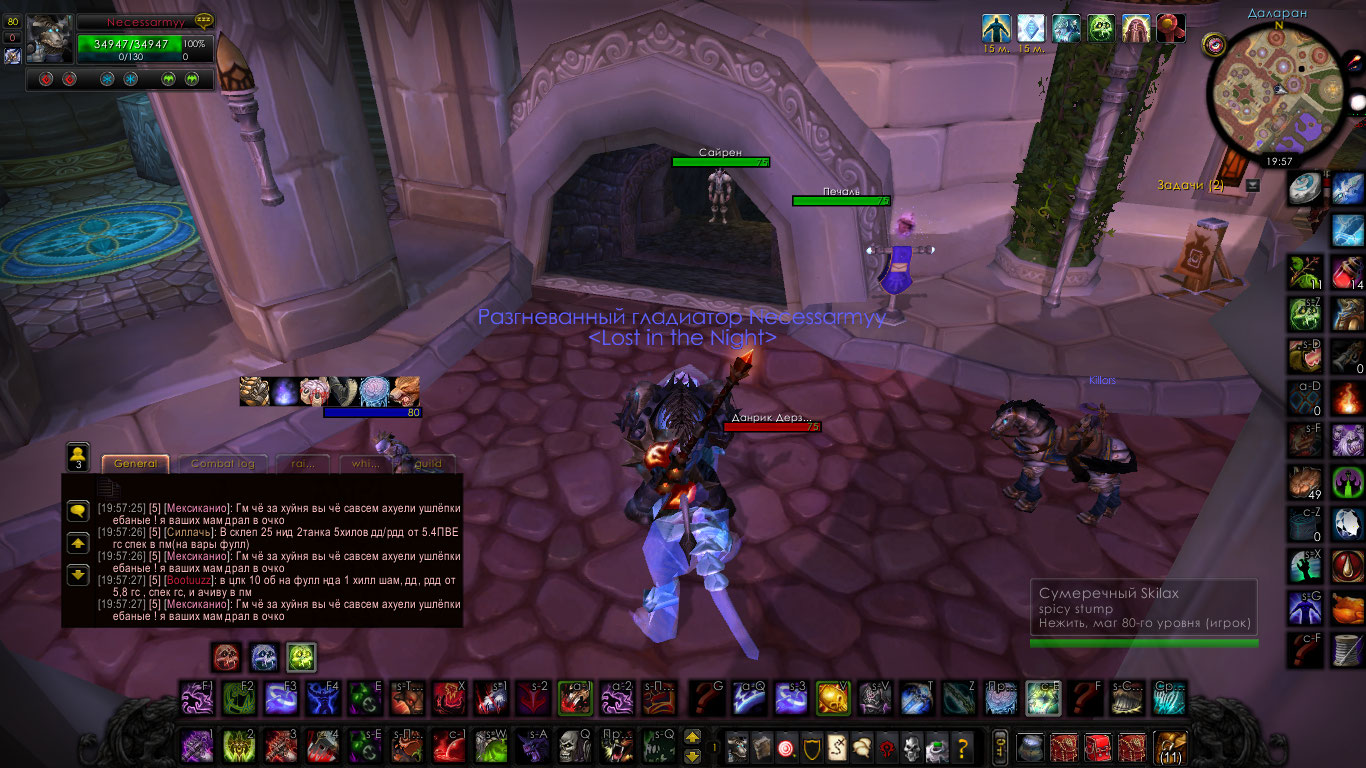Activate the red skull Blood Presence stance
This screenshot has width=1366, height=768.
click(227, 656)
